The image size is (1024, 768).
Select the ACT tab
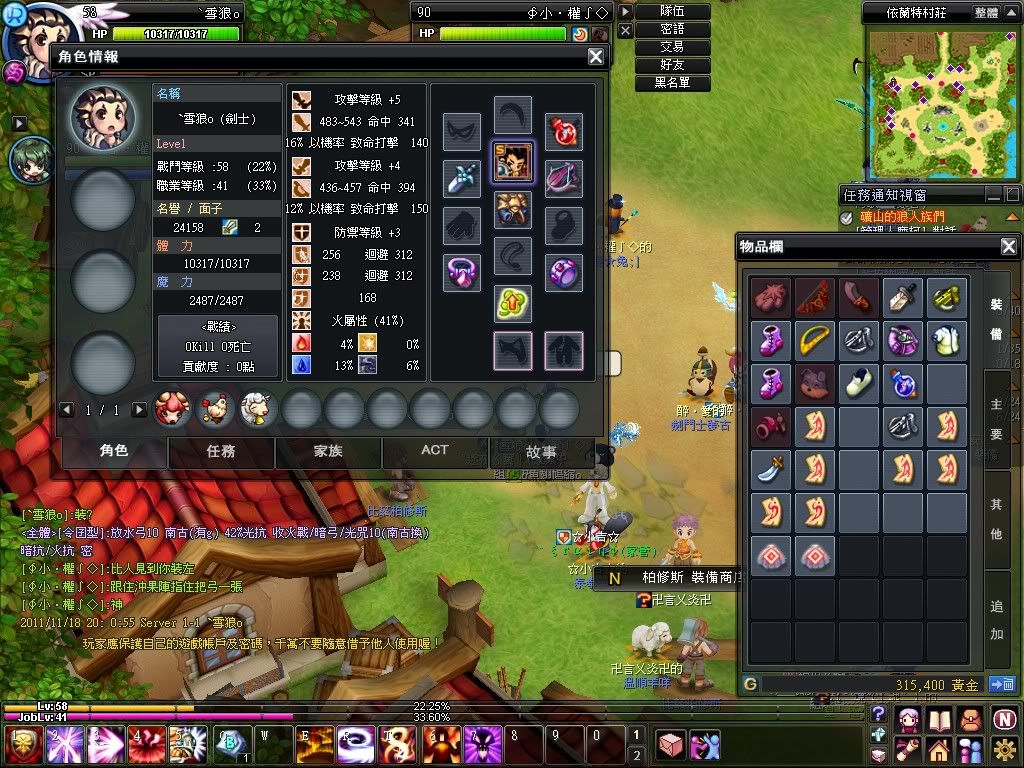coord(435,451)
